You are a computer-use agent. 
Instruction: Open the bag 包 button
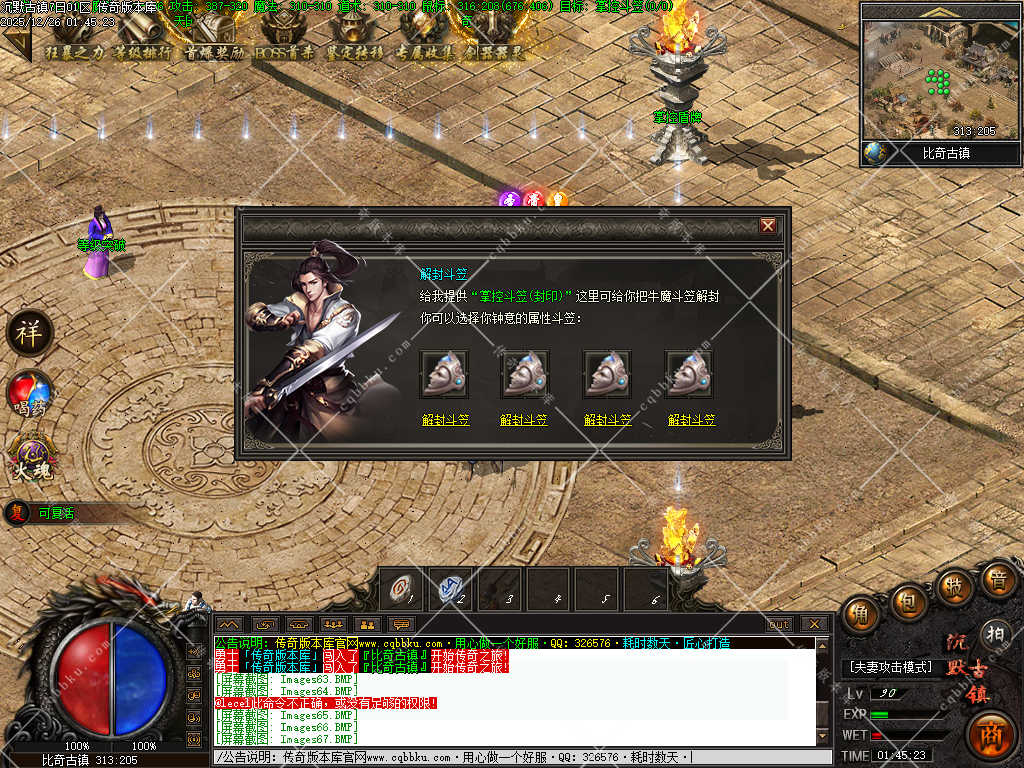(909, 602)
